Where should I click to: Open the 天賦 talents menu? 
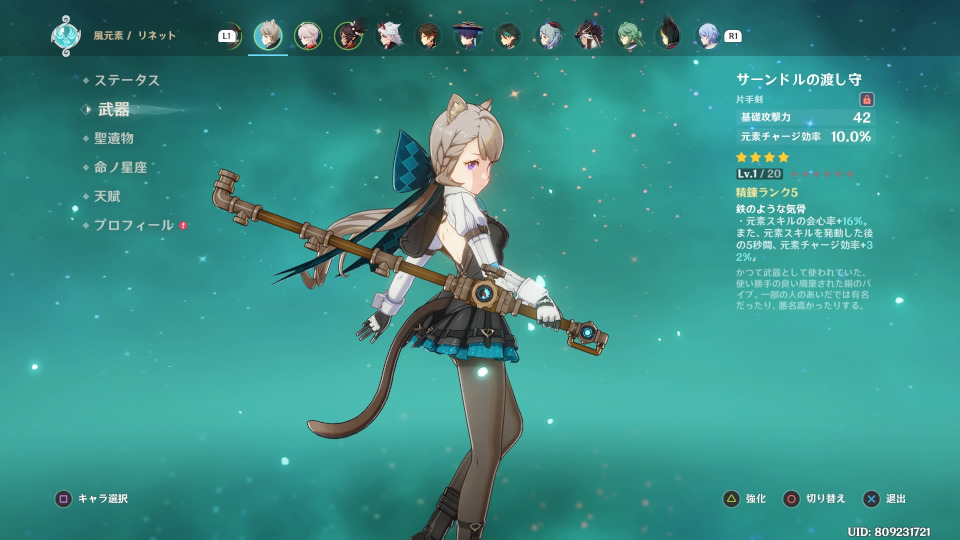click(107, 196)
